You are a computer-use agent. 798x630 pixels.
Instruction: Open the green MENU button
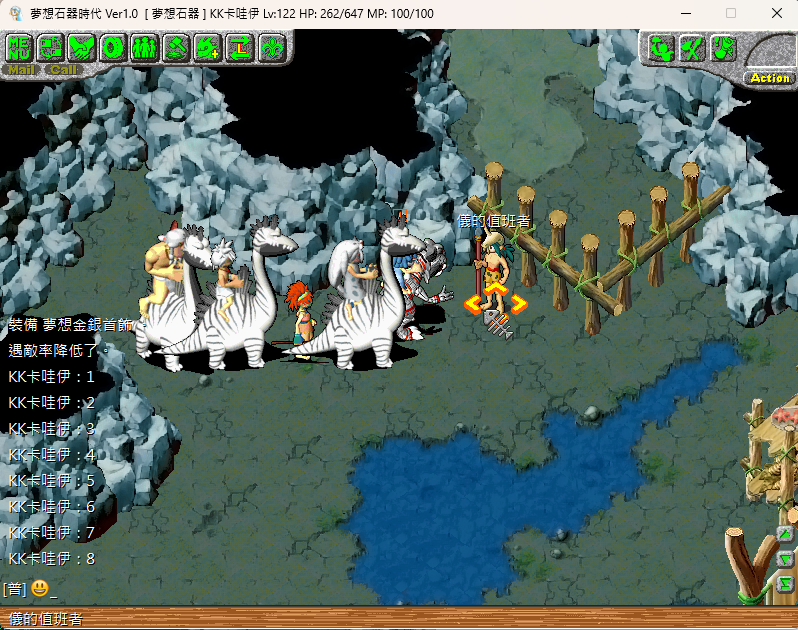click(20, 47)
